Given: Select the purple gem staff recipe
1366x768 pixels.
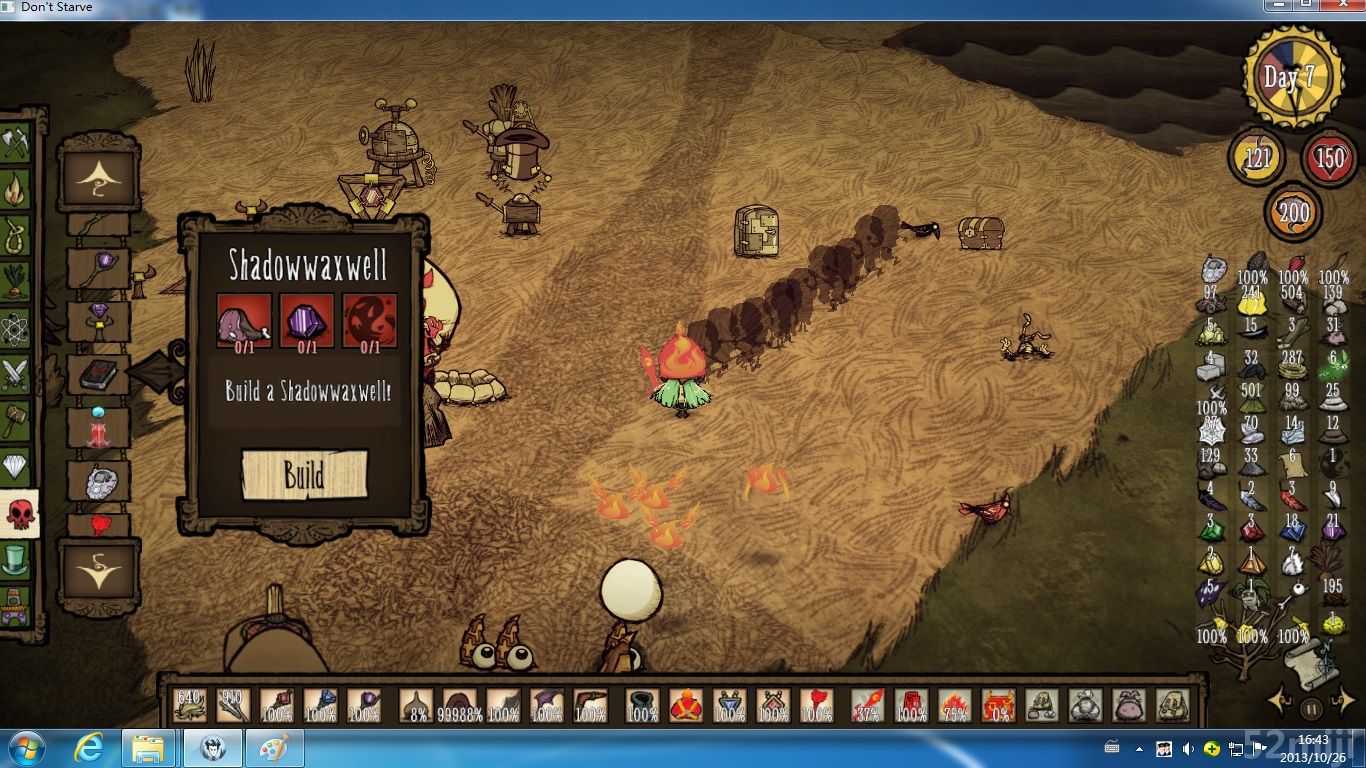Looking at the screenshot, I should (98, 269).
